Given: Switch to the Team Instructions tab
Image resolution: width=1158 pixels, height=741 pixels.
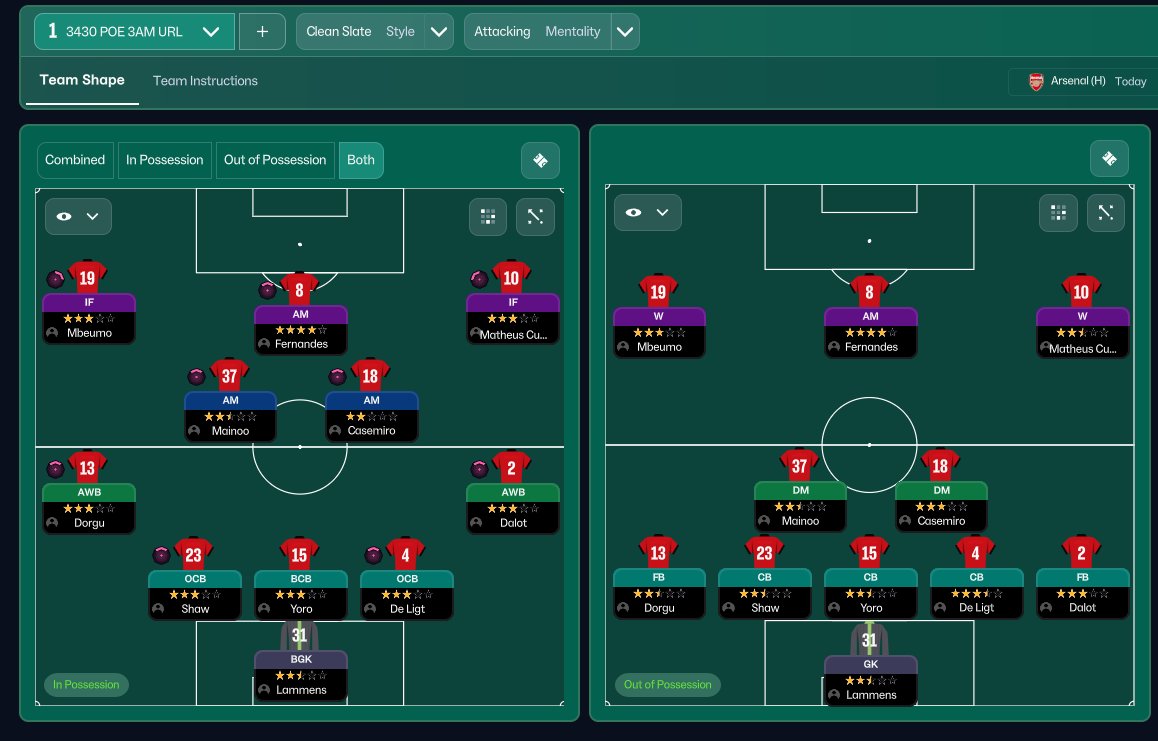Looking at the screenshot, I should point(205,81).
